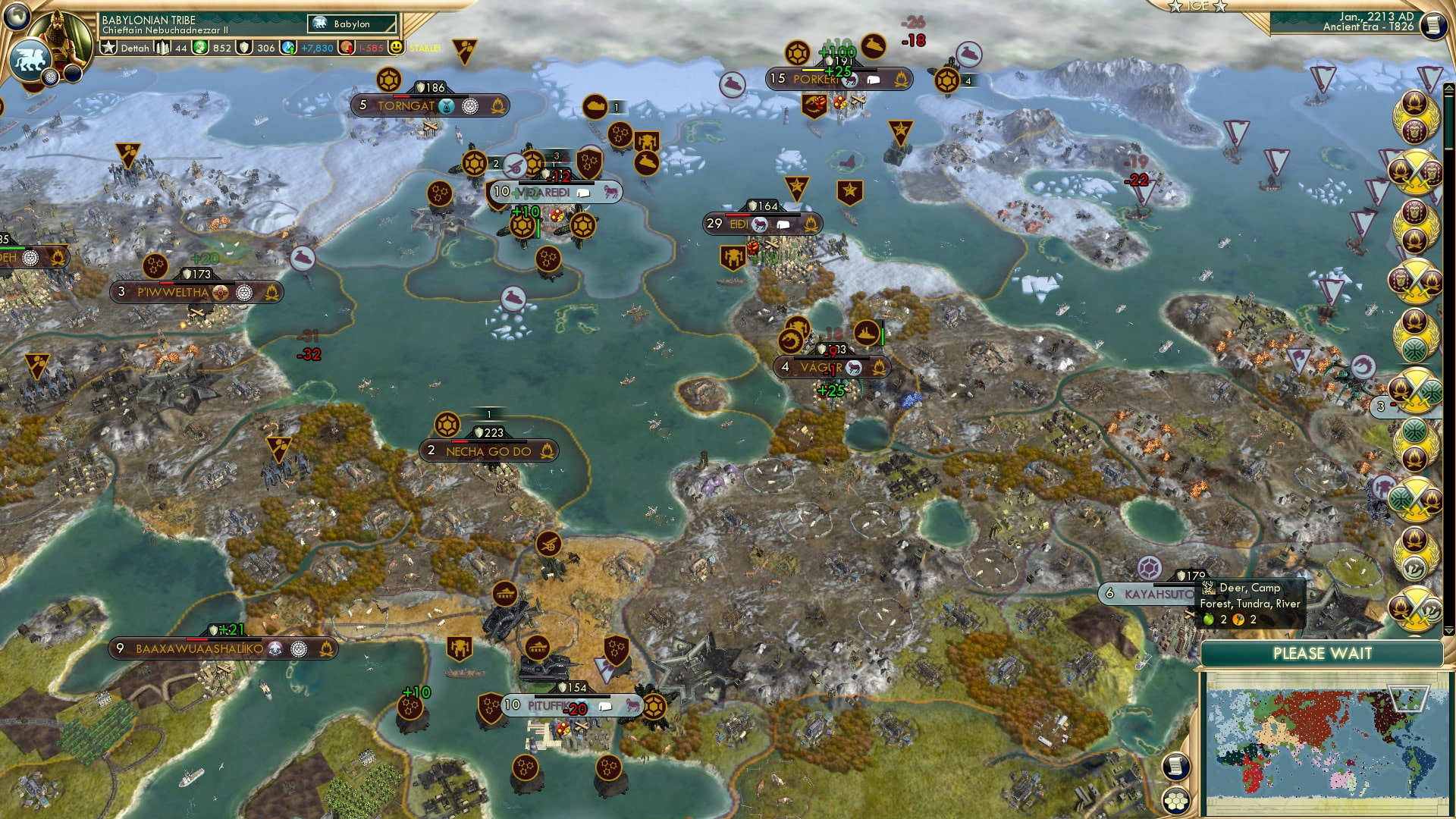Open the Civilopedia book icon top right

(x=1432, y=24)
